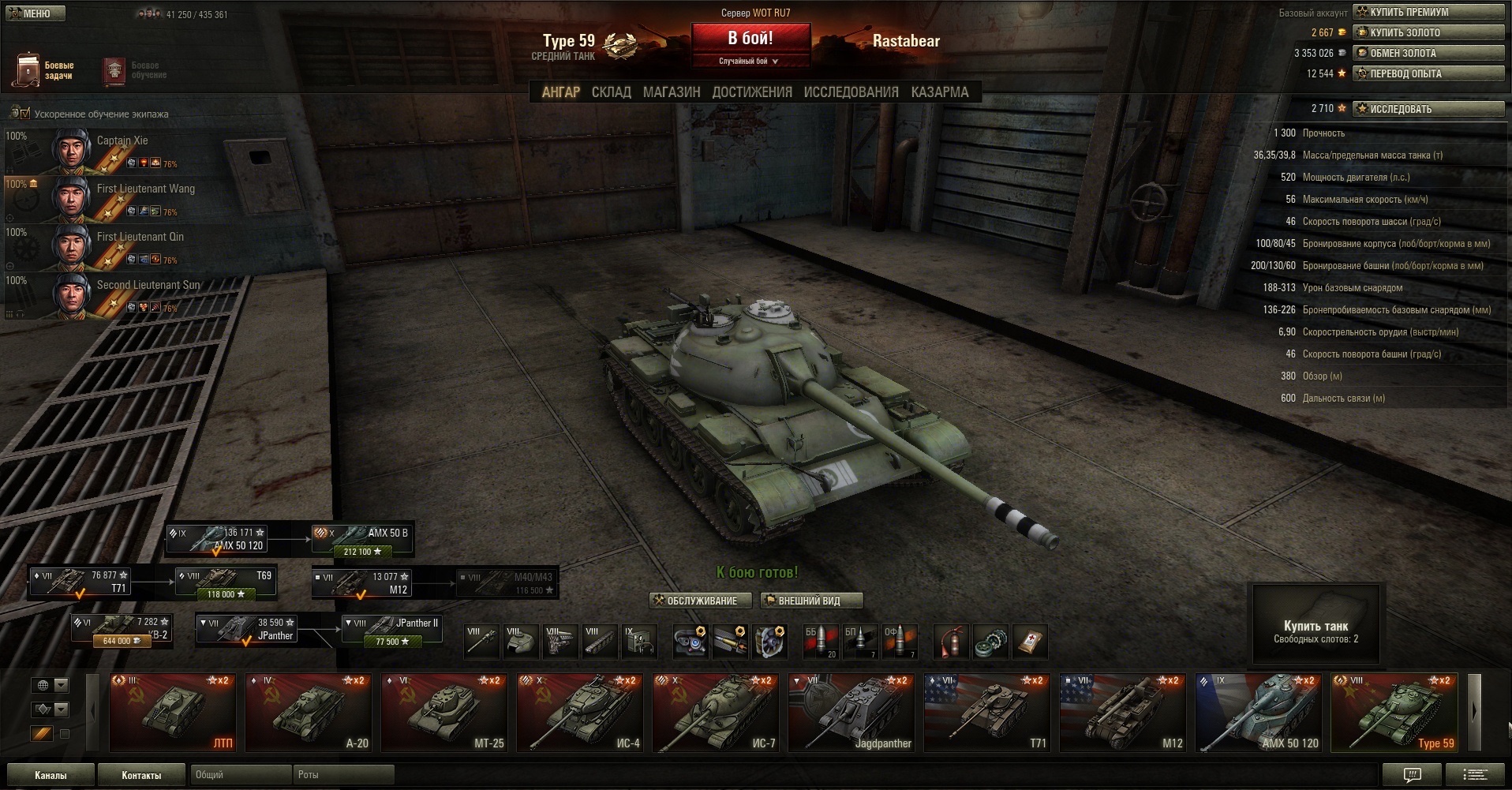Show the ИССЛЕДОВАНИЯ tab
Viewport: 1512px width, 790px height.
tap(851, 92)
